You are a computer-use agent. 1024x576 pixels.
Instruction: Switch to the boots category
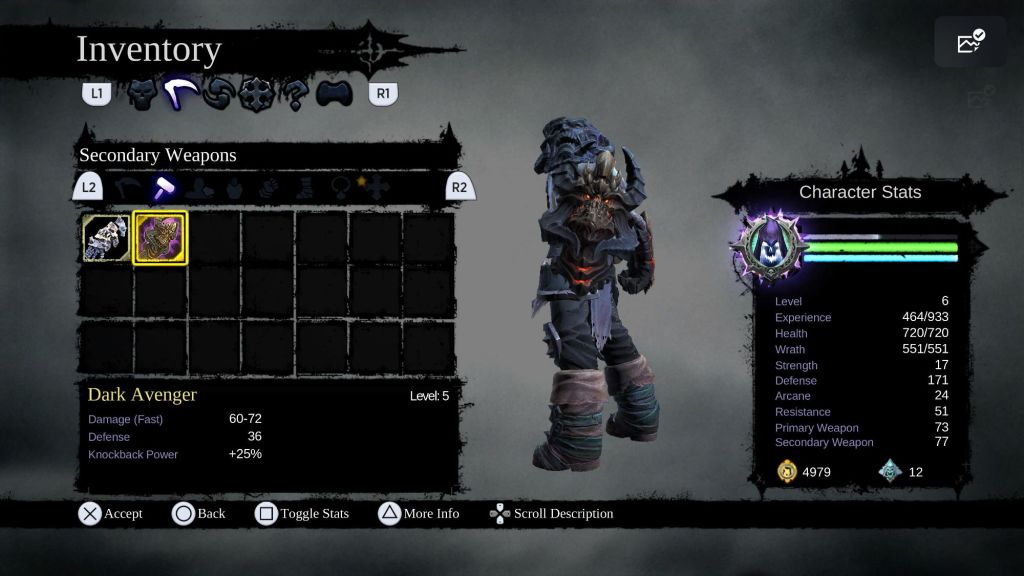tap(304, 187)
